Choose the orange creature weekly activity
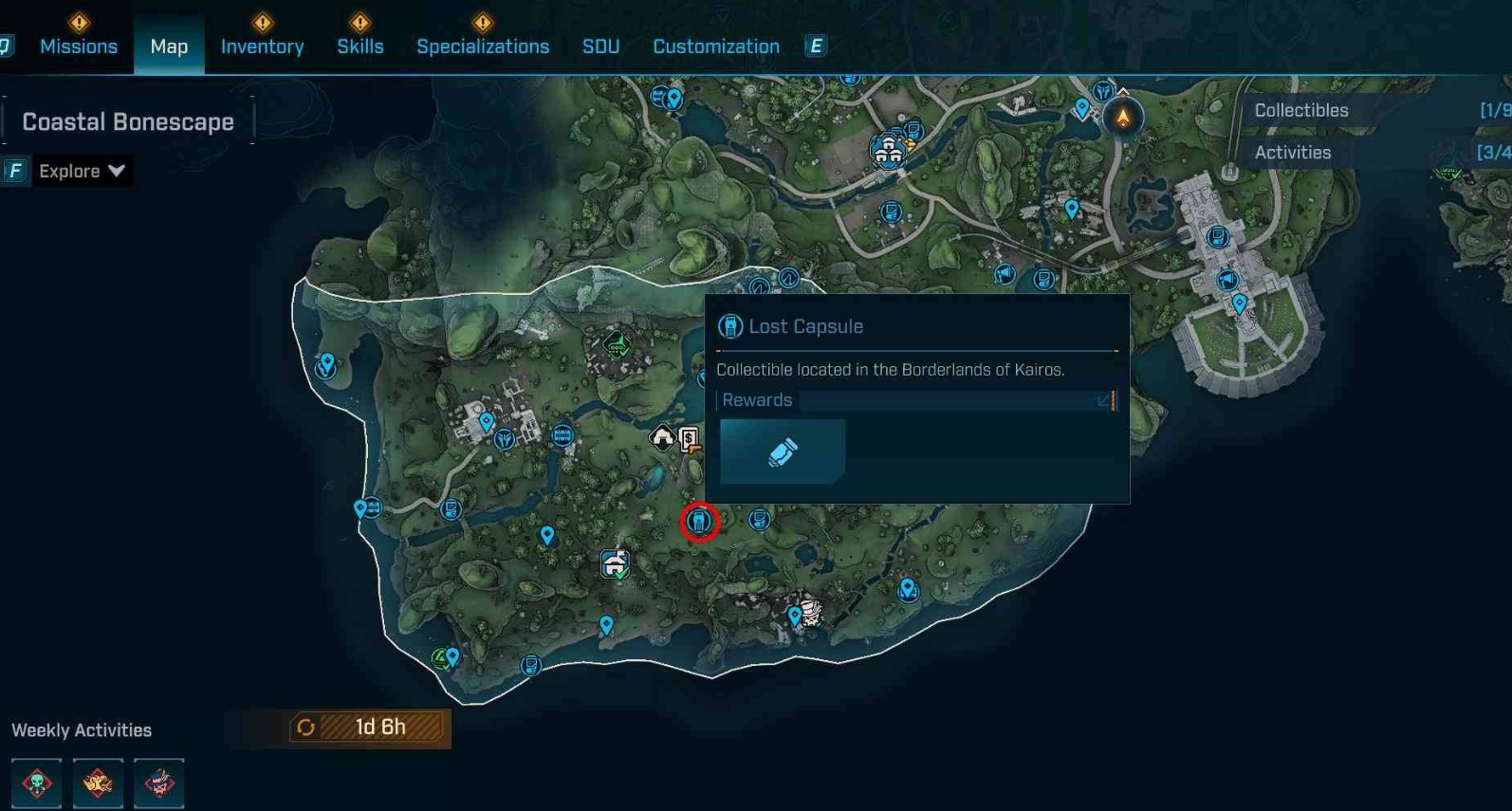The width and height of the screenshot is (1512, 811). [x=98, y=783]
